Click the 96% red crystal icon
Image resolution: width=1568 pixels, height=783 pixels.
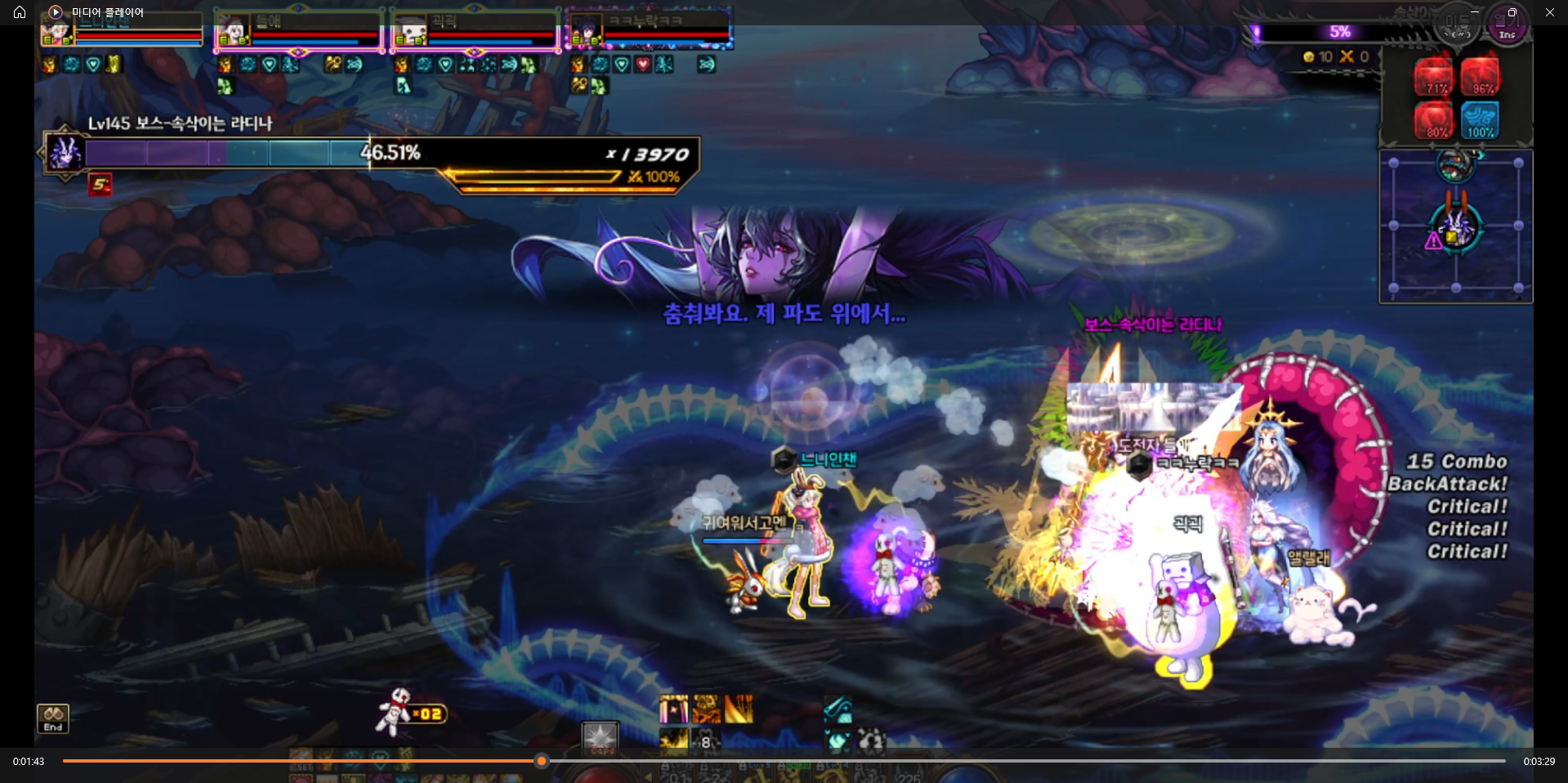[1480, 77]
